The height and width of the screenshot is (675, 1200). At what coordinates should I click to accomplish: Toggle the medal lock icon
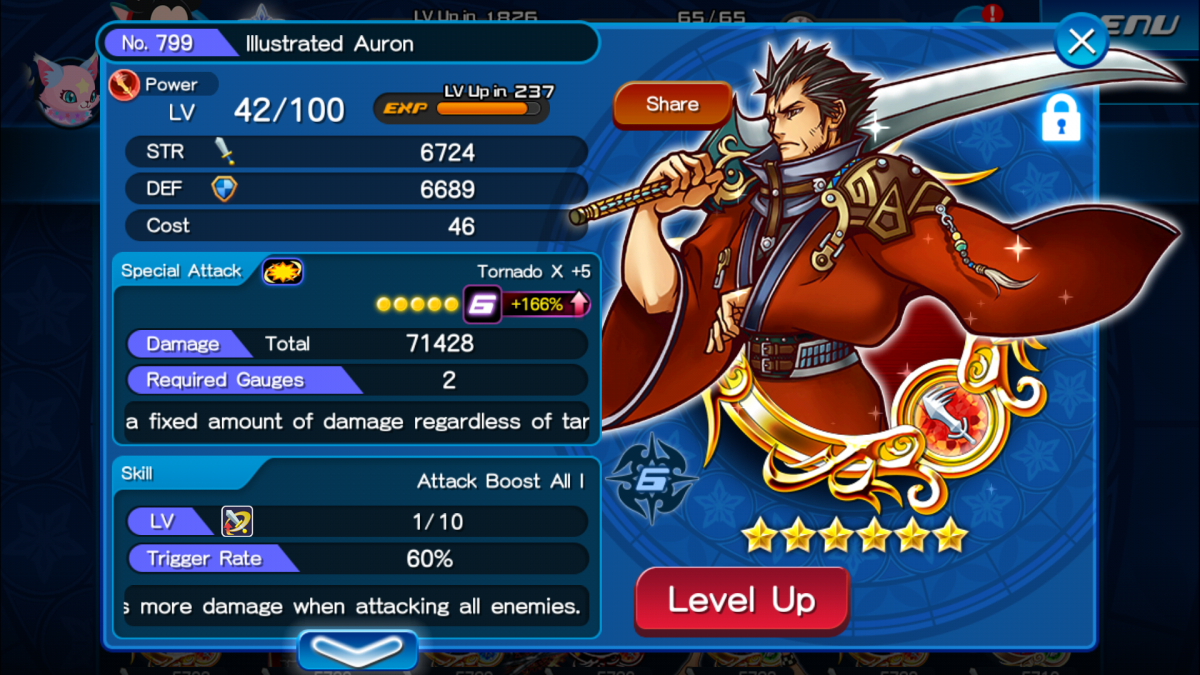tap(1062, 118)
